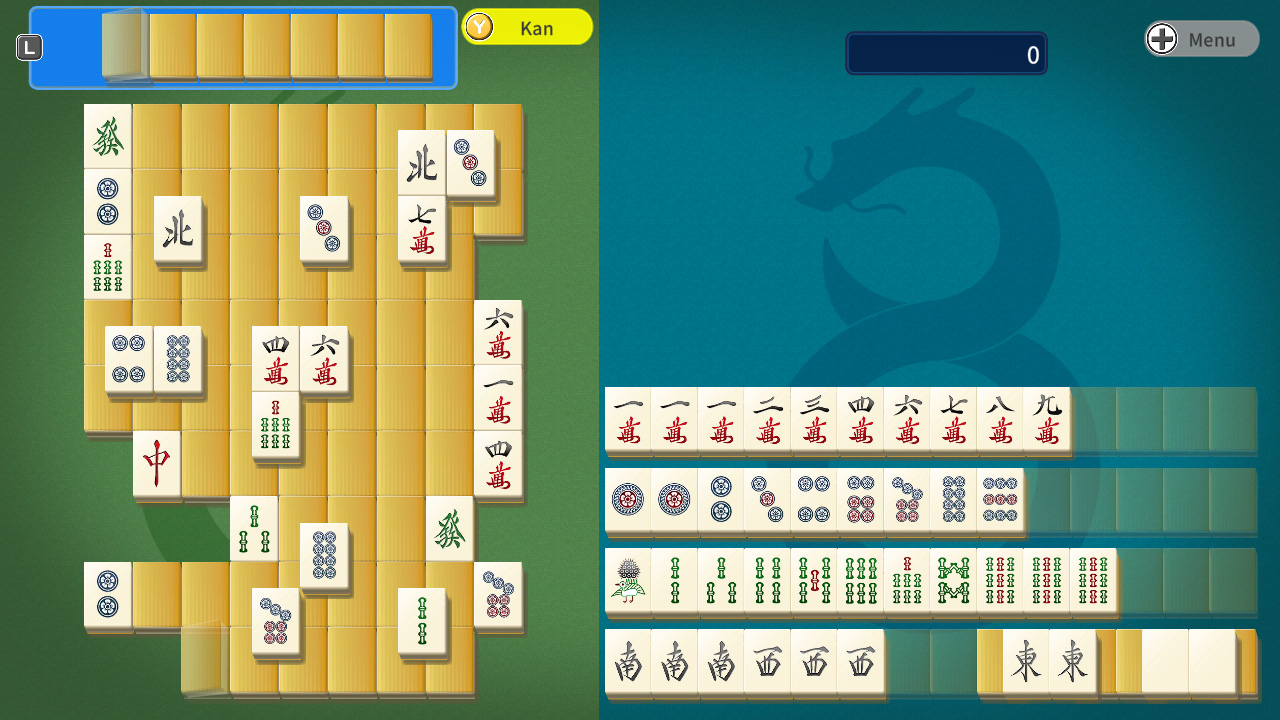Click the One of Characters tile on right edge
1280x720 pixels.
coord(497,398)
